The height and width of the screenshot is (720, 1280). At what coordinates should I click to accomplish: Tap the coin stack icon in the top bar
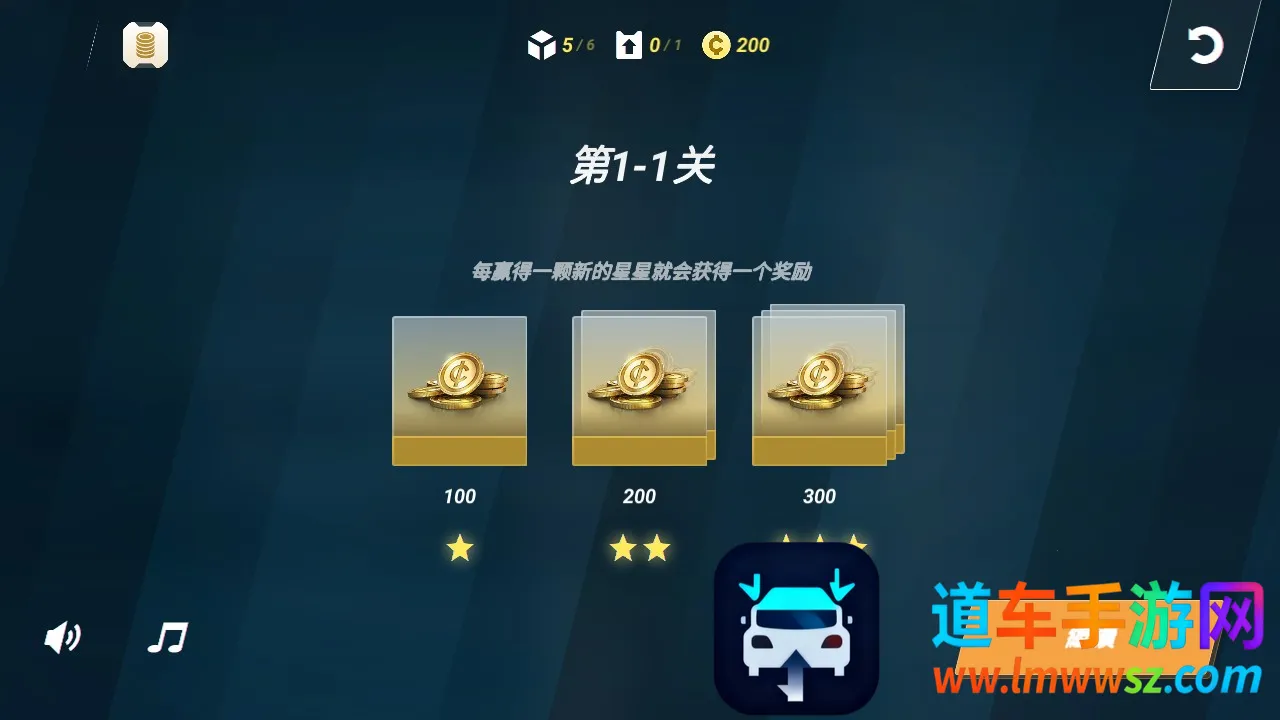(145, 44)
